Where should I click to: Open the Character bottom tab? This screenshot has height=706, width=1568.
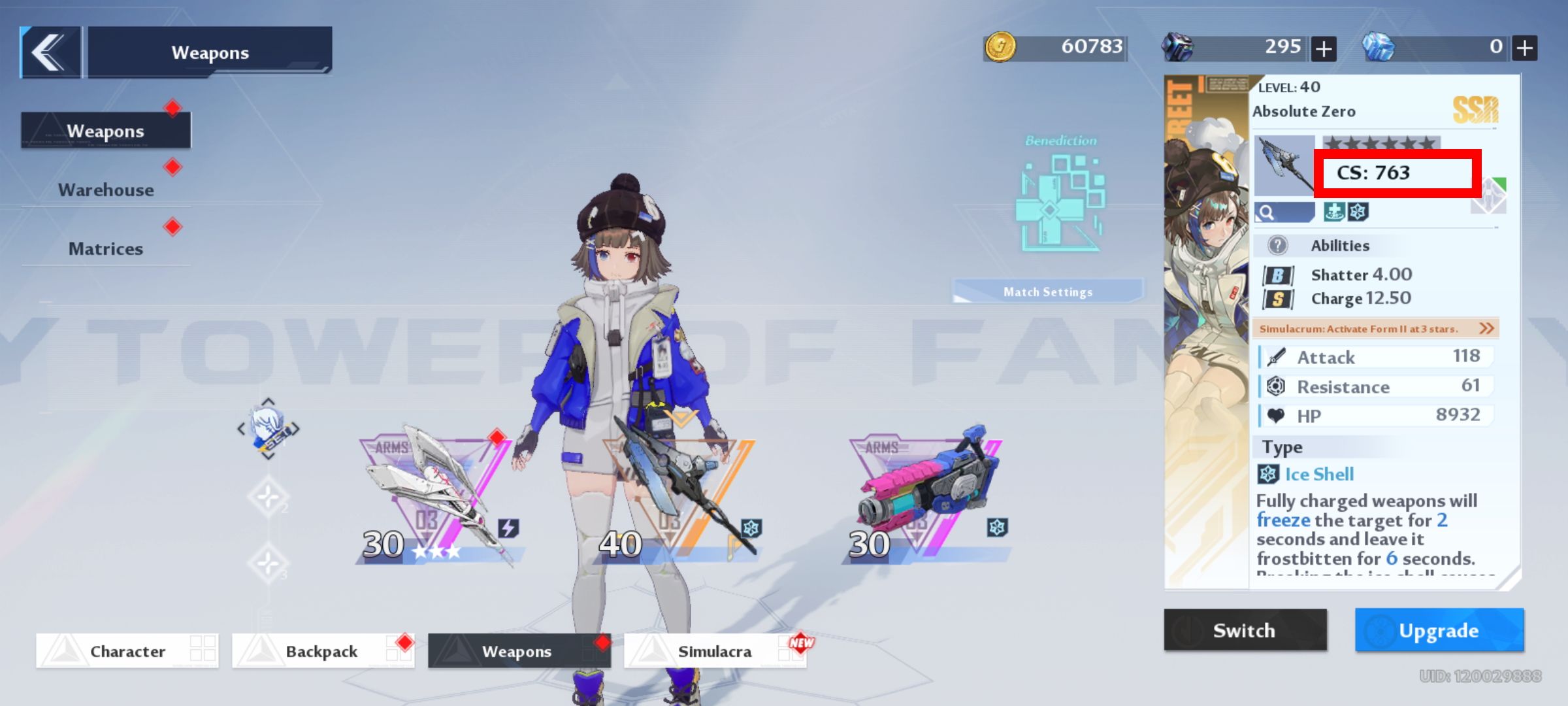pyautogui.click(x=127, y=651)
